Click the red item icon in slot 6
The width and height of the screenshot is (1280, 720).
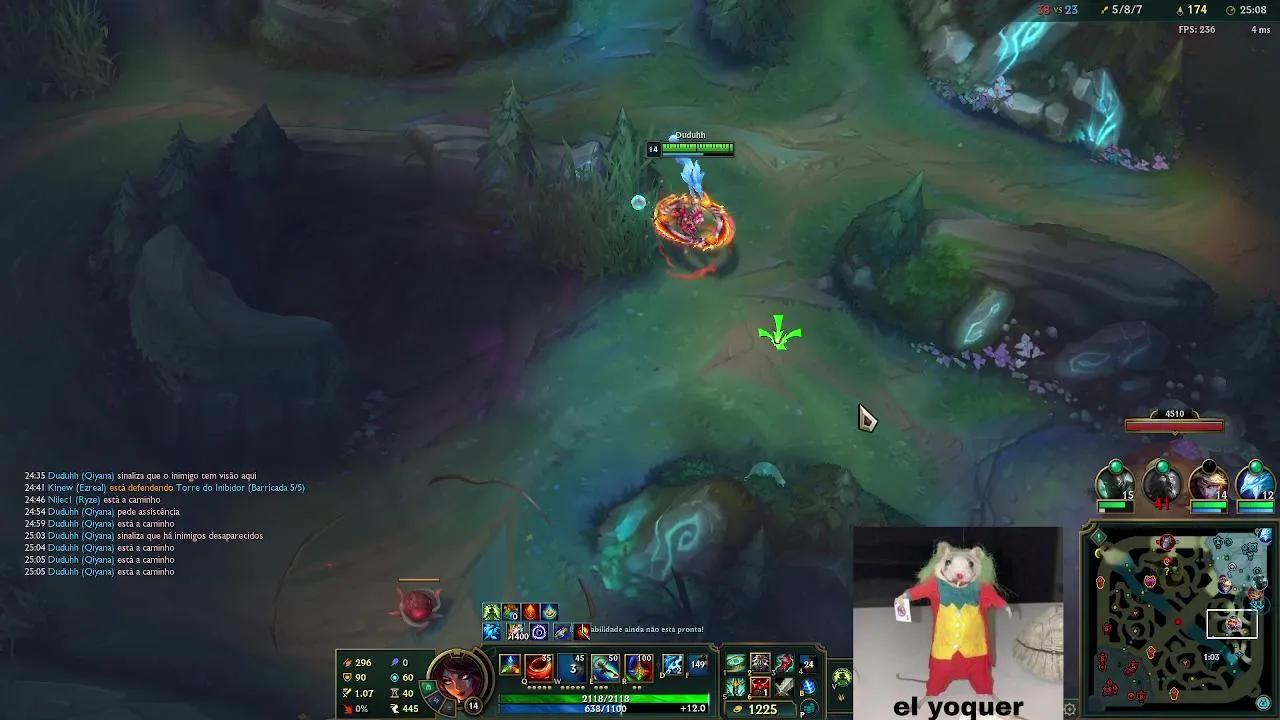[x=758, y=688]
